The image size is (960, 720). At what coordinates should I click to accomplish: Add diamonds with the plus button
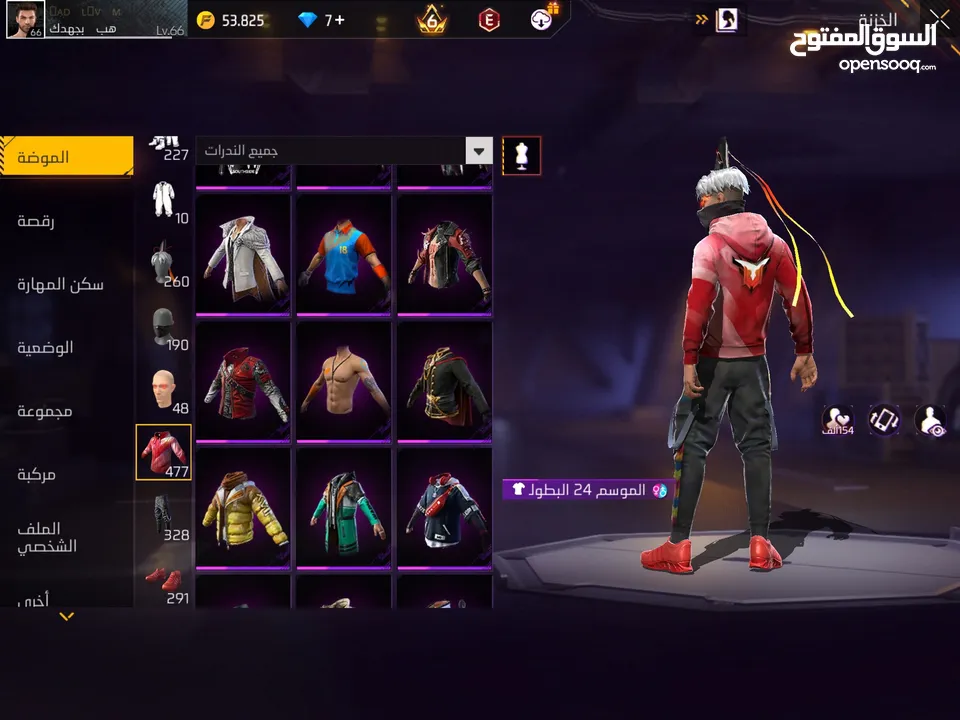tap(339, 20)
